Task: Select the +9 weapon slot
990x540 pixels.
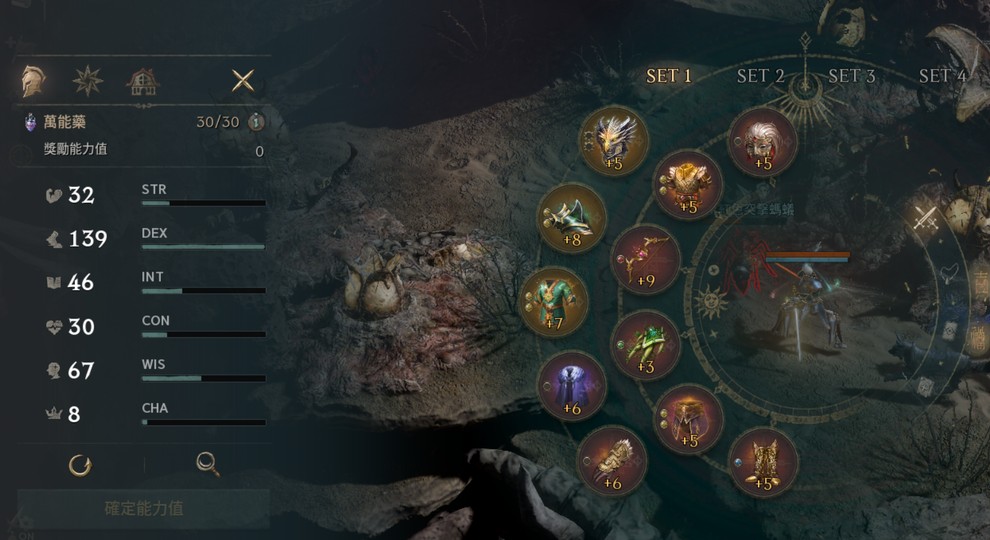Action: (x=645, y=259)
